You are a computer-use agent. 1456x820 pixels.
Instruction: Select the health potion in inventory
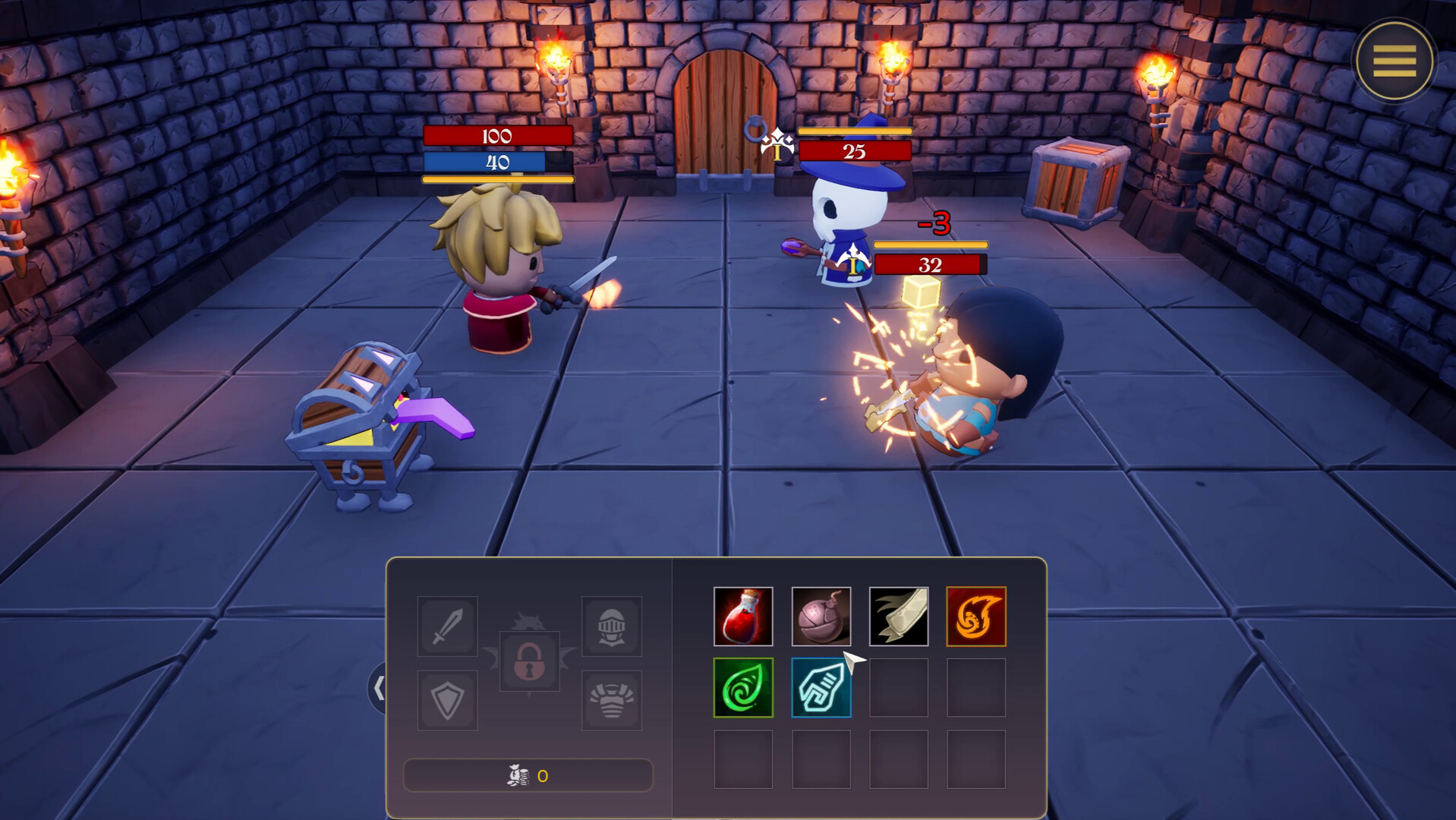pos(743,615)
